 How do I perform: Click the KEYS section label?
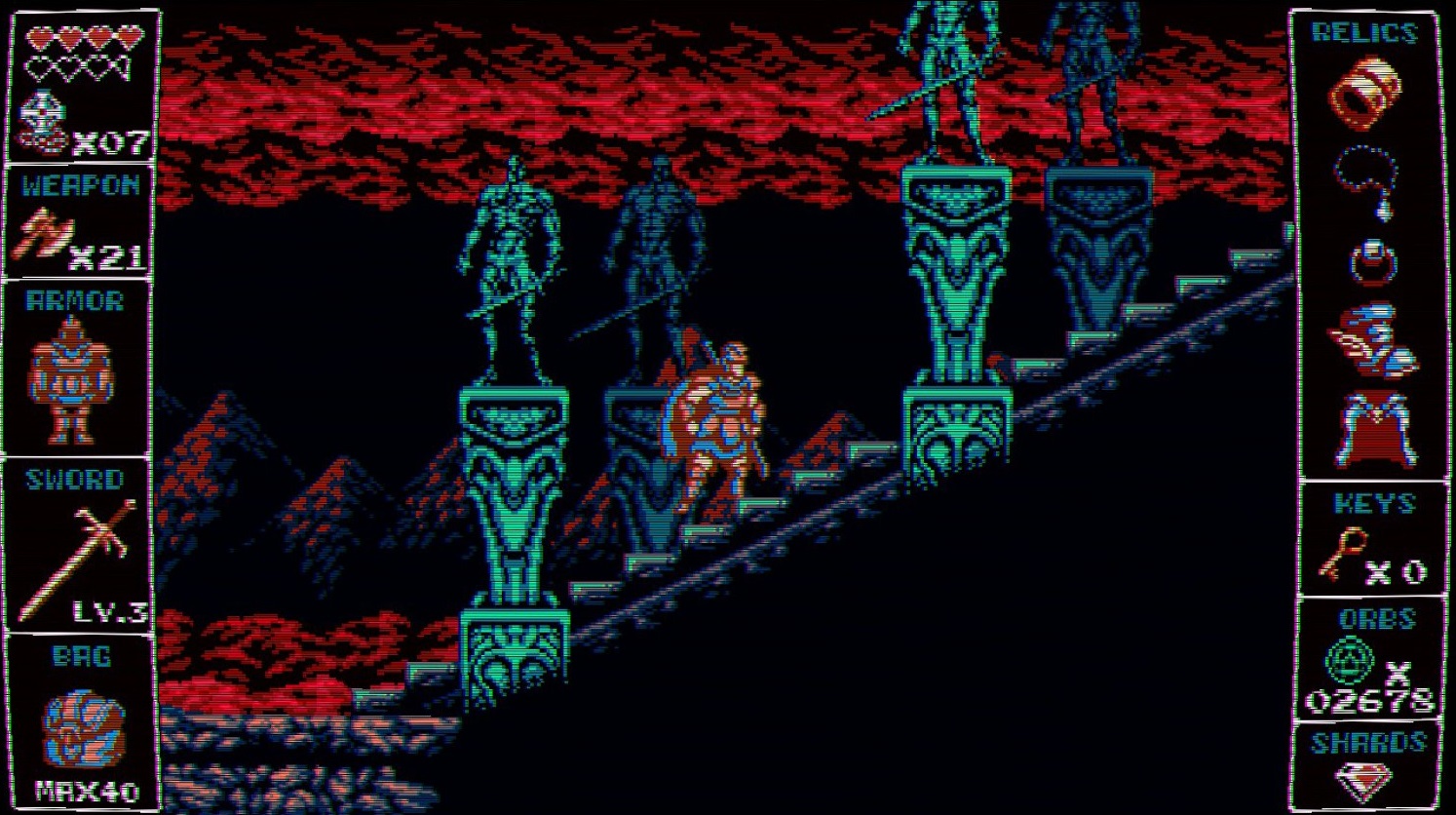pos(1374,504)
